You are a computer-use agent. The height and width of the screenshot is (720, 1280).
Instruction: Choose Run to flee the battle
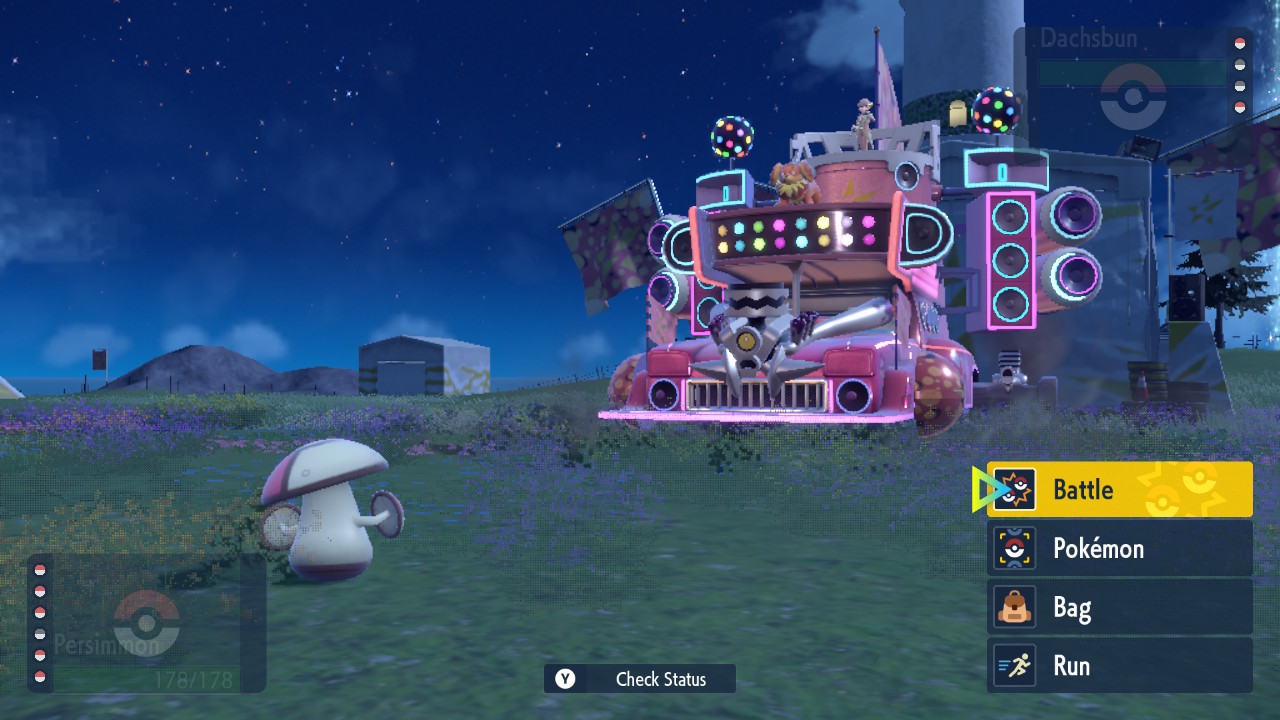click(1119, 666)
